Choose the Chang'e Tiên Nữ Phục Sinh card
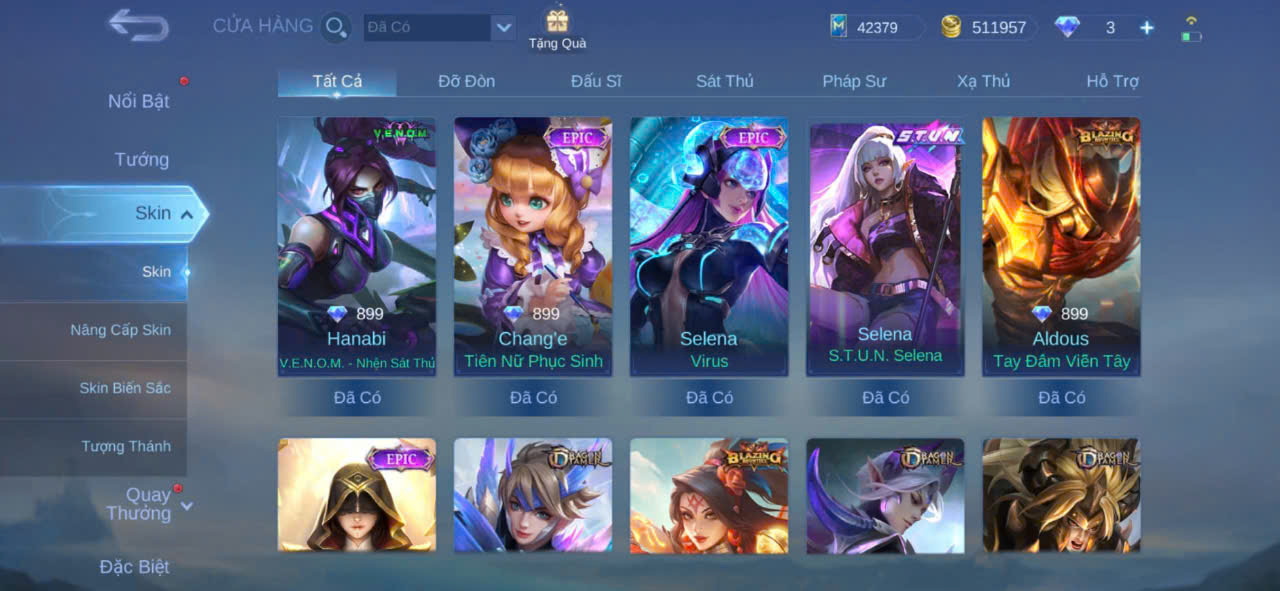 [533, 246]
